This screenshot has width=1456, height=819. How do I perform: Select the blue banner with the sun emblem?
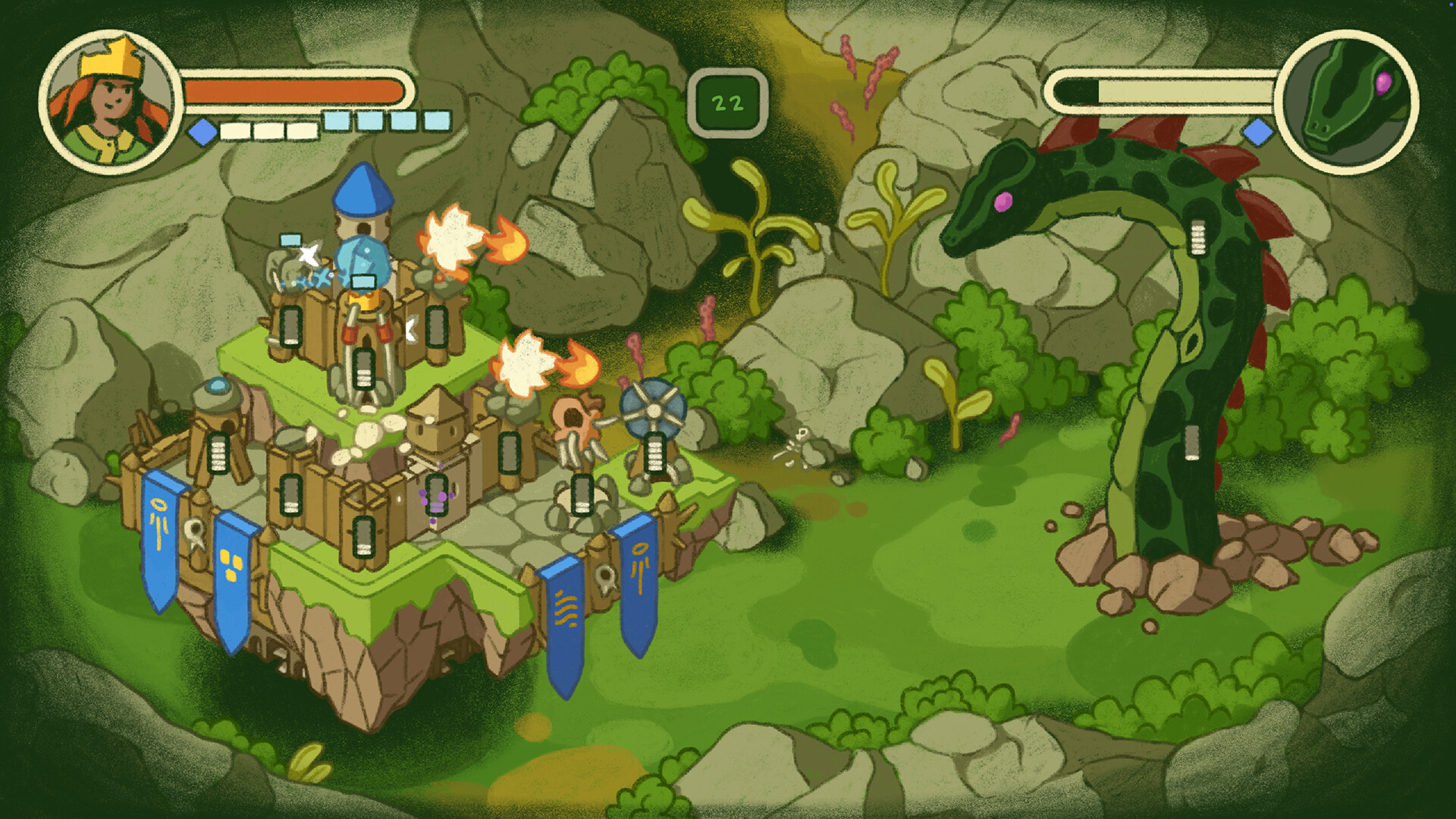point(162,531)
